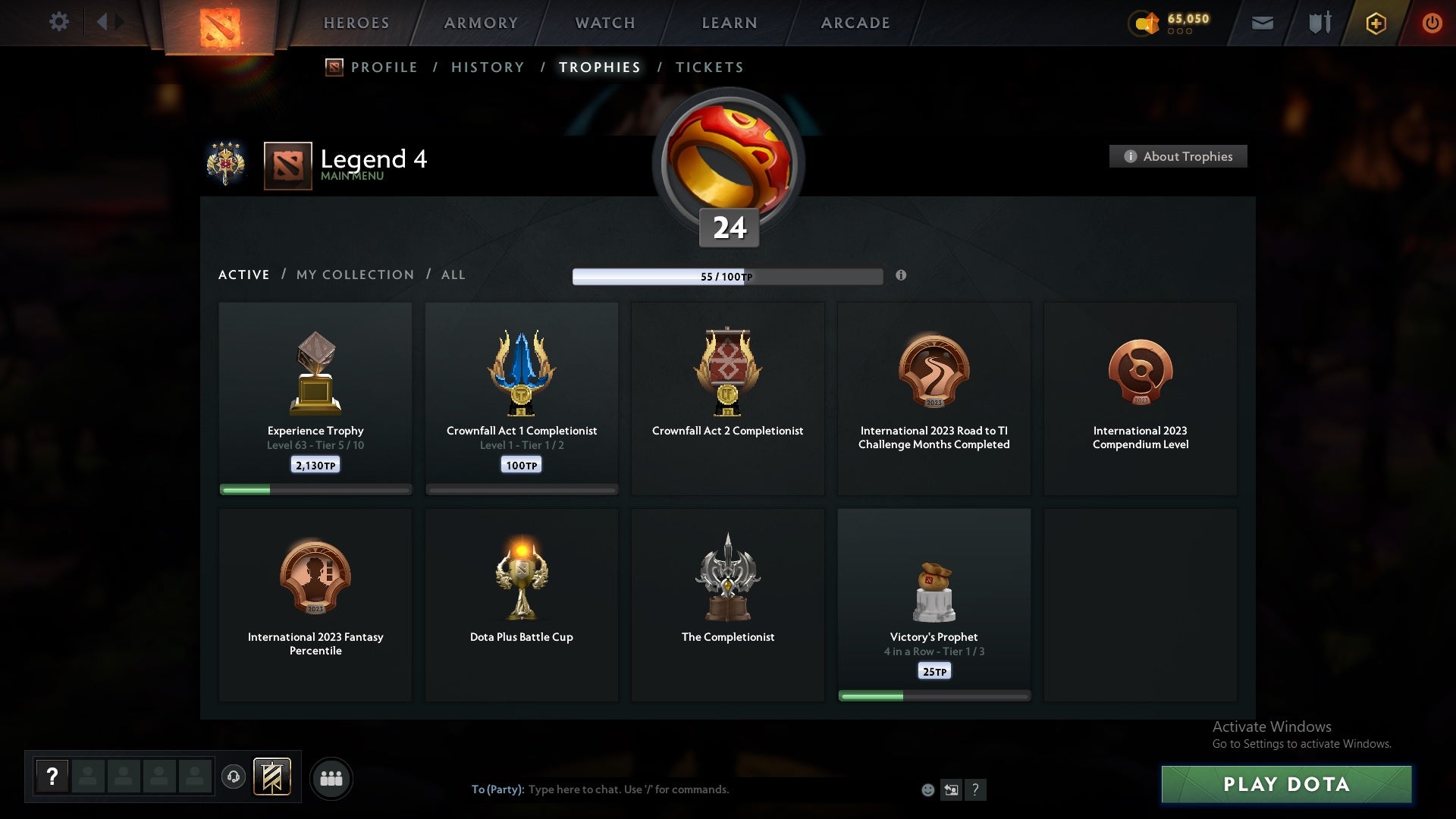The image size is (1456, 819).
Task: Switch to the ALL trophies filter
Action: point(453,275)
